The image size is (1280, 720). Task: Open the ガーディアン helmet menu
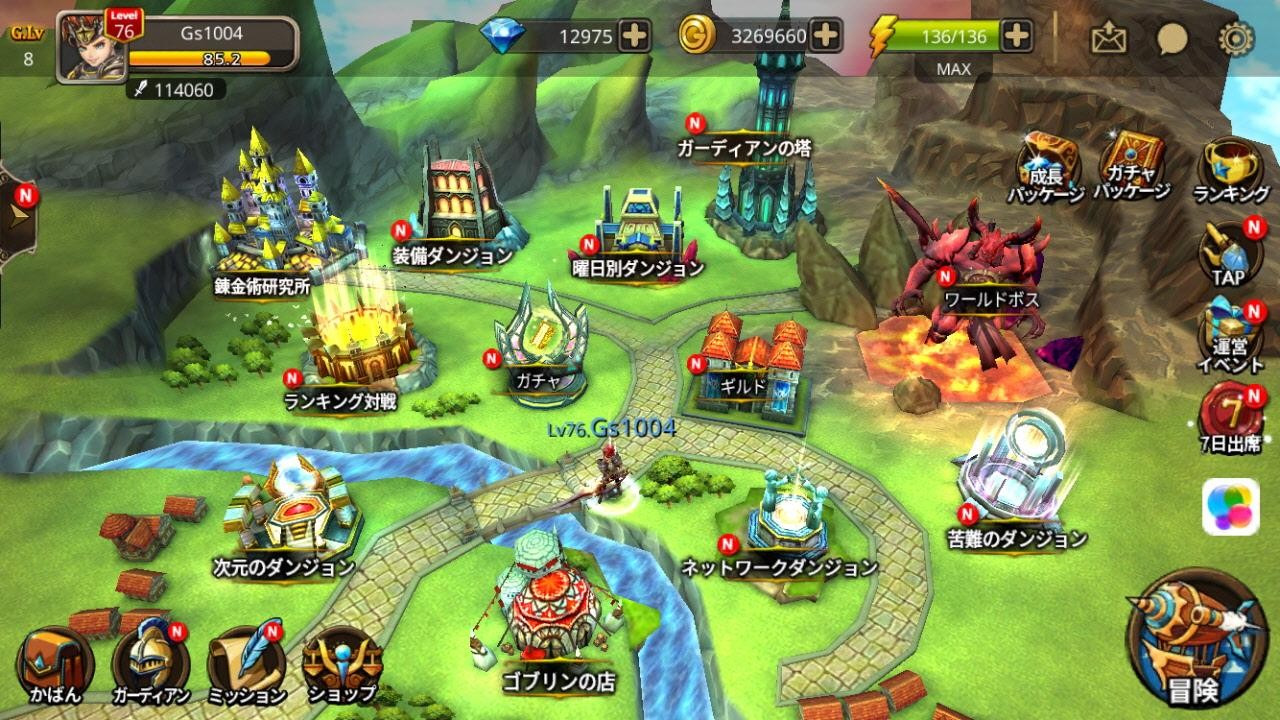coord(150,665)
